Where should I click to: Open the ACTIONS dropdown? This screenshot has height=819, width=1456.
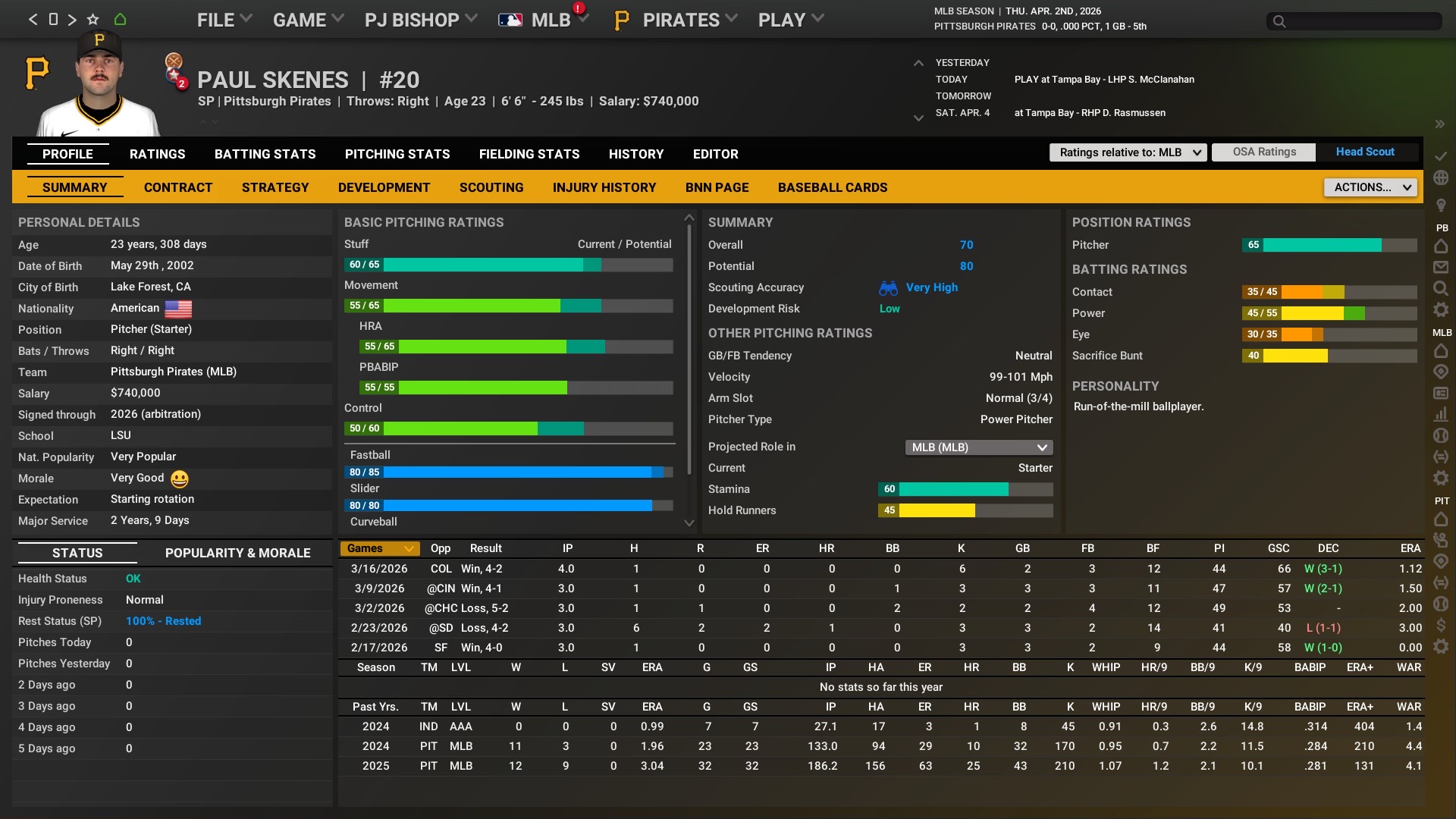[1370, 187]
